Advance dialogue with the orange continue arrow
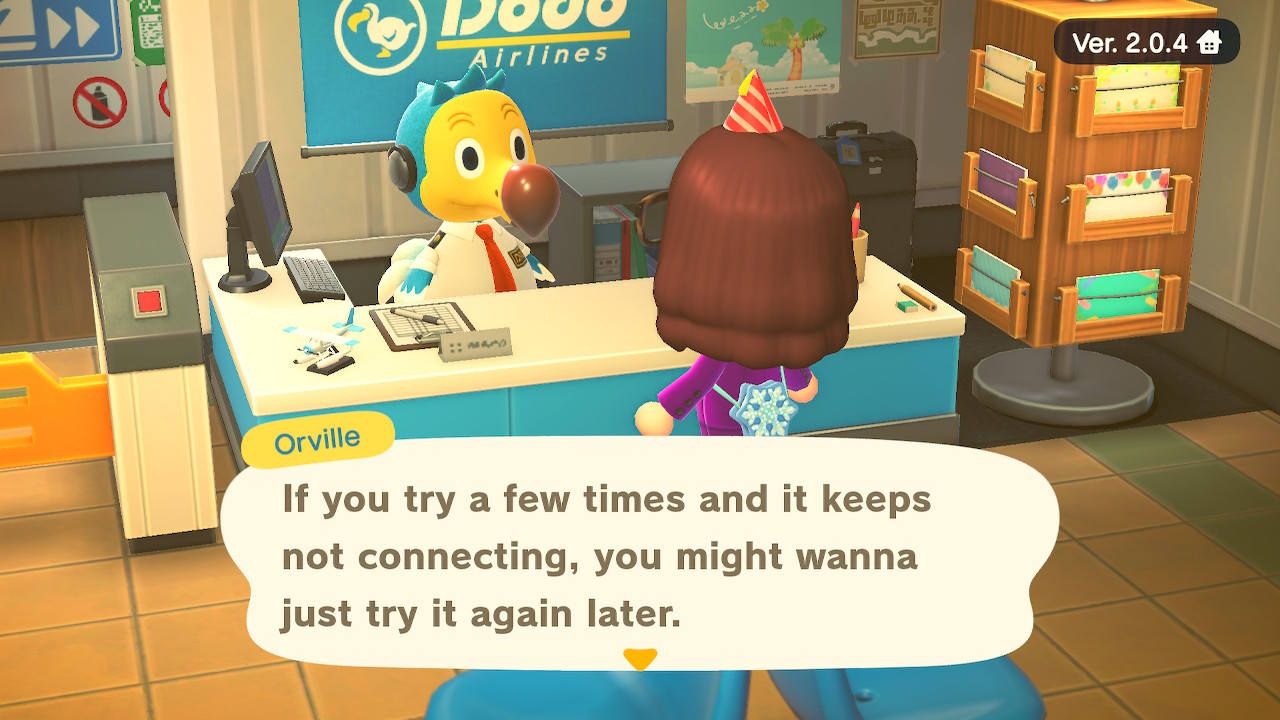The image size is (1280, 720). tap(640, 659)
